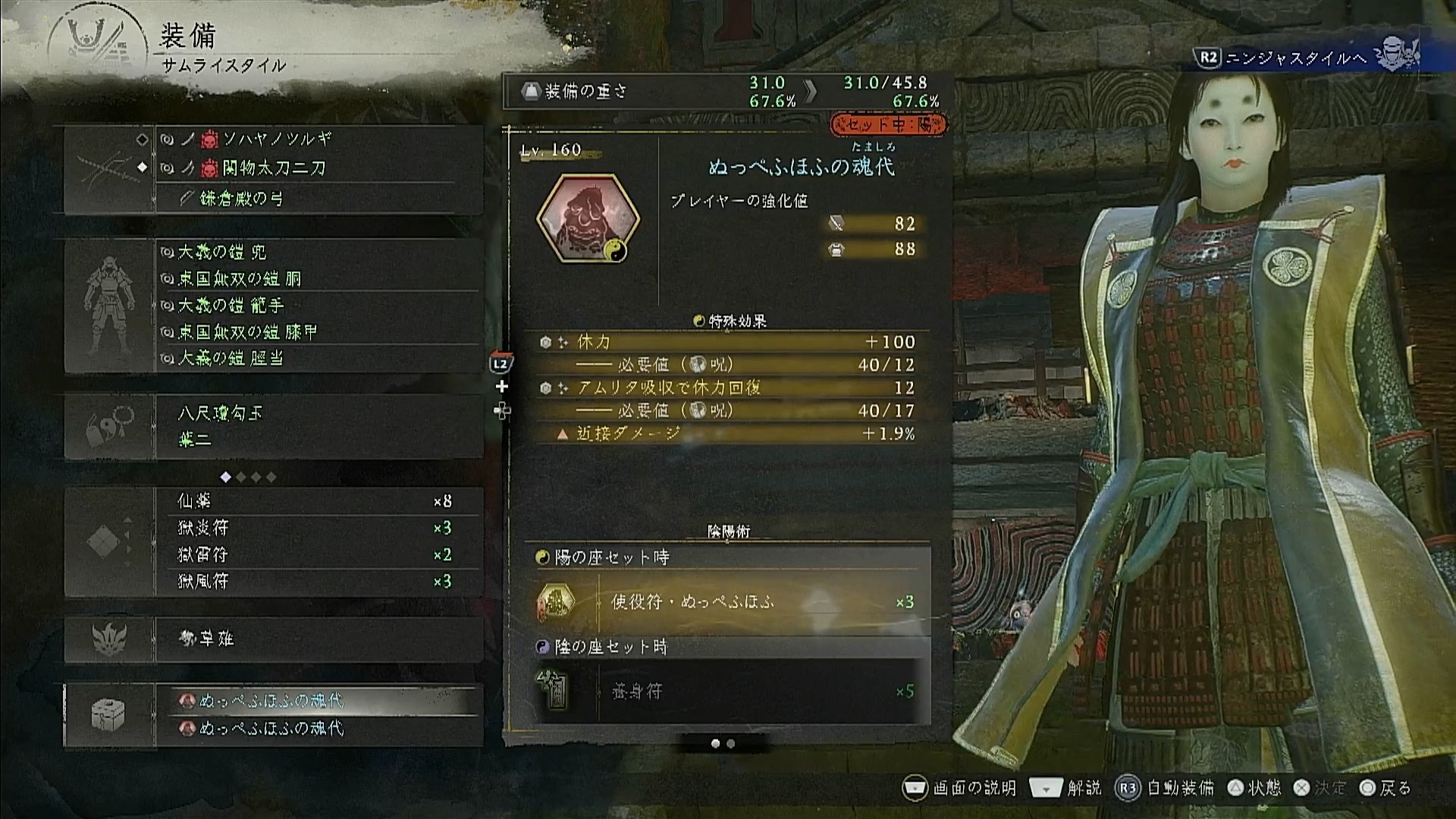Screen dimensions: 1456x819
Task: Click the 装備の重さ equipment weight header
Action: click(585, 92)
